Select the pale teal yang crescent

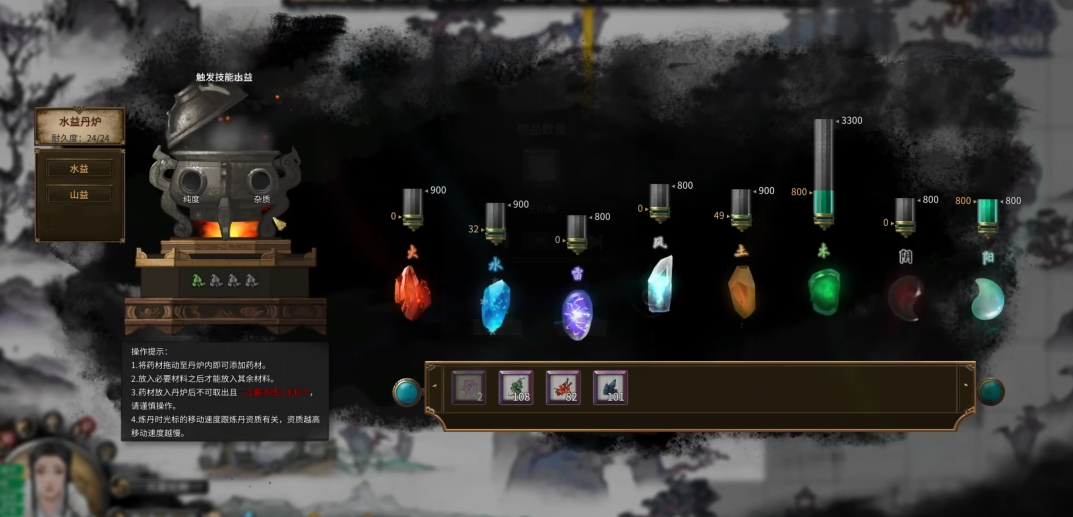click(x=988, y=299)
